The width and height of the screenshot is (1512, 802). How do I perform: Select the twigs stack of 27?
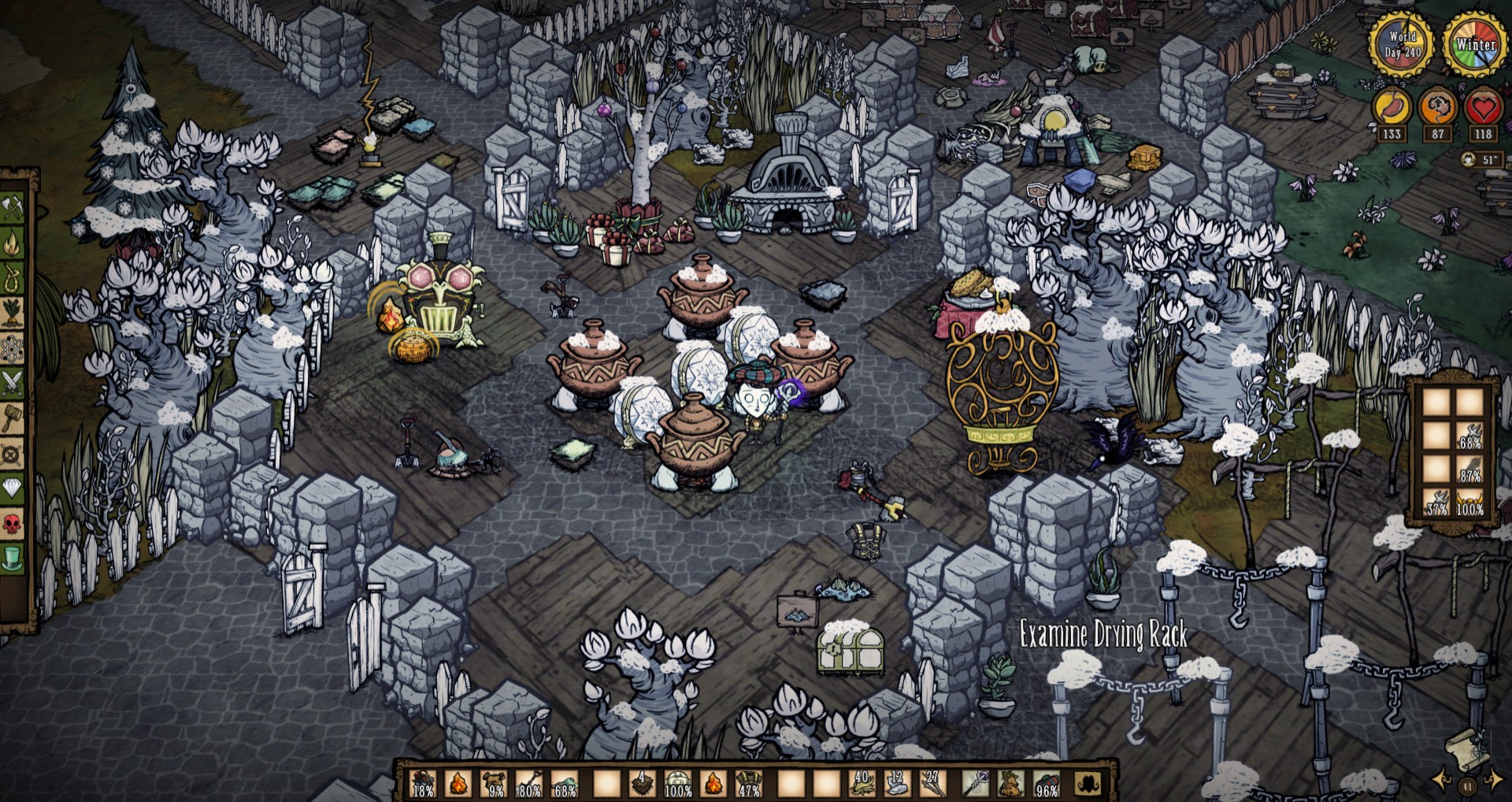click(x=933, y=783)
